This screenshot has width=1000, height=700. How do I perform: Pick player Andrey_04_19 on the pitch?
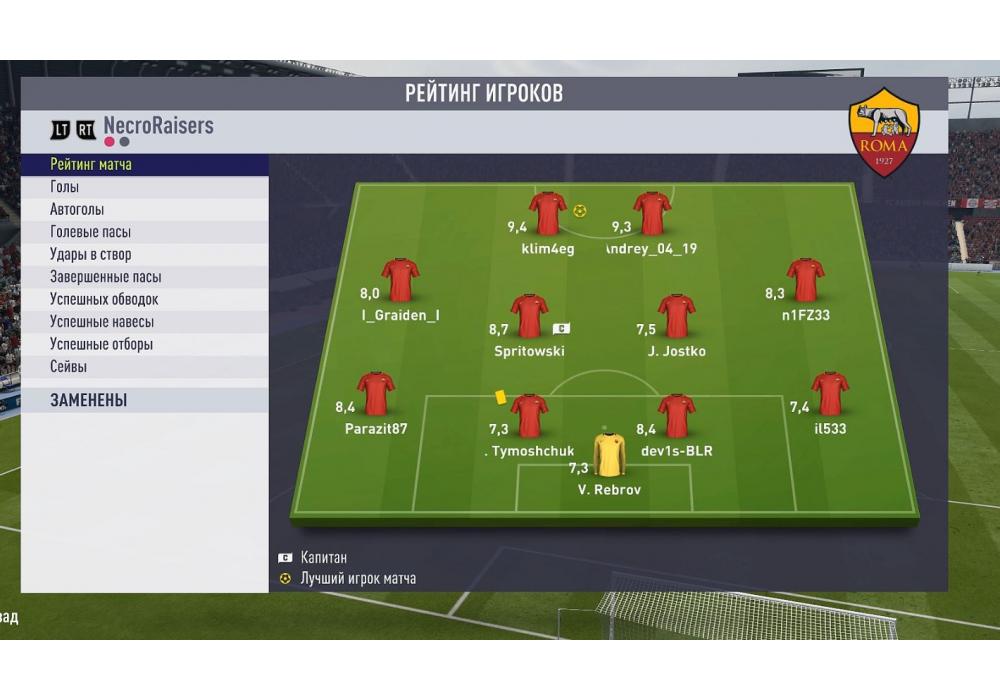coord(652,213)
